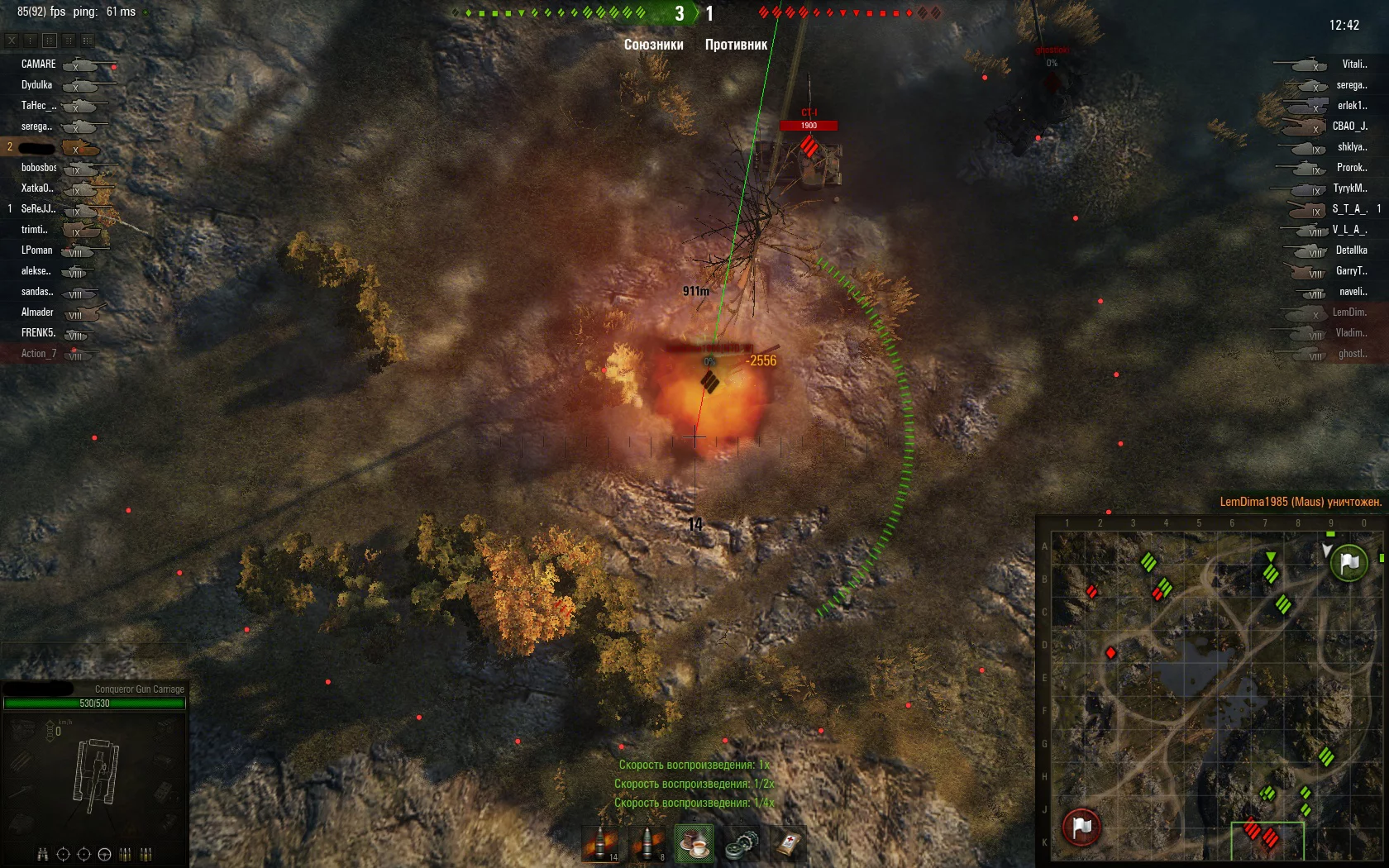Click the allied base flag on minimap
Image resolution: width=1389 pixels, height=868 pixels.
[x=1349, y=563]
